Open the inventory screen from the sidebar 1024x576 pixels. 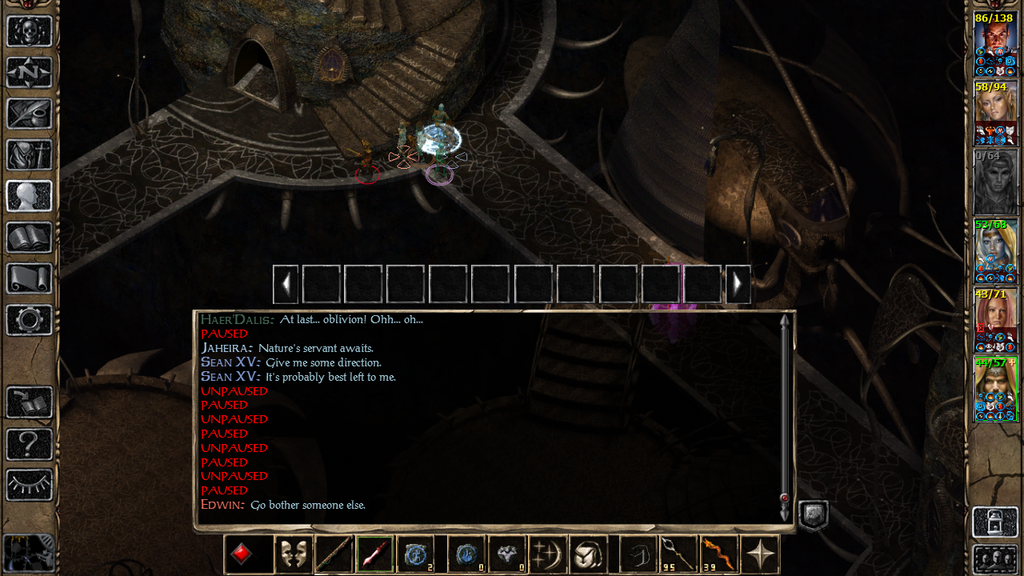point(29,154)
